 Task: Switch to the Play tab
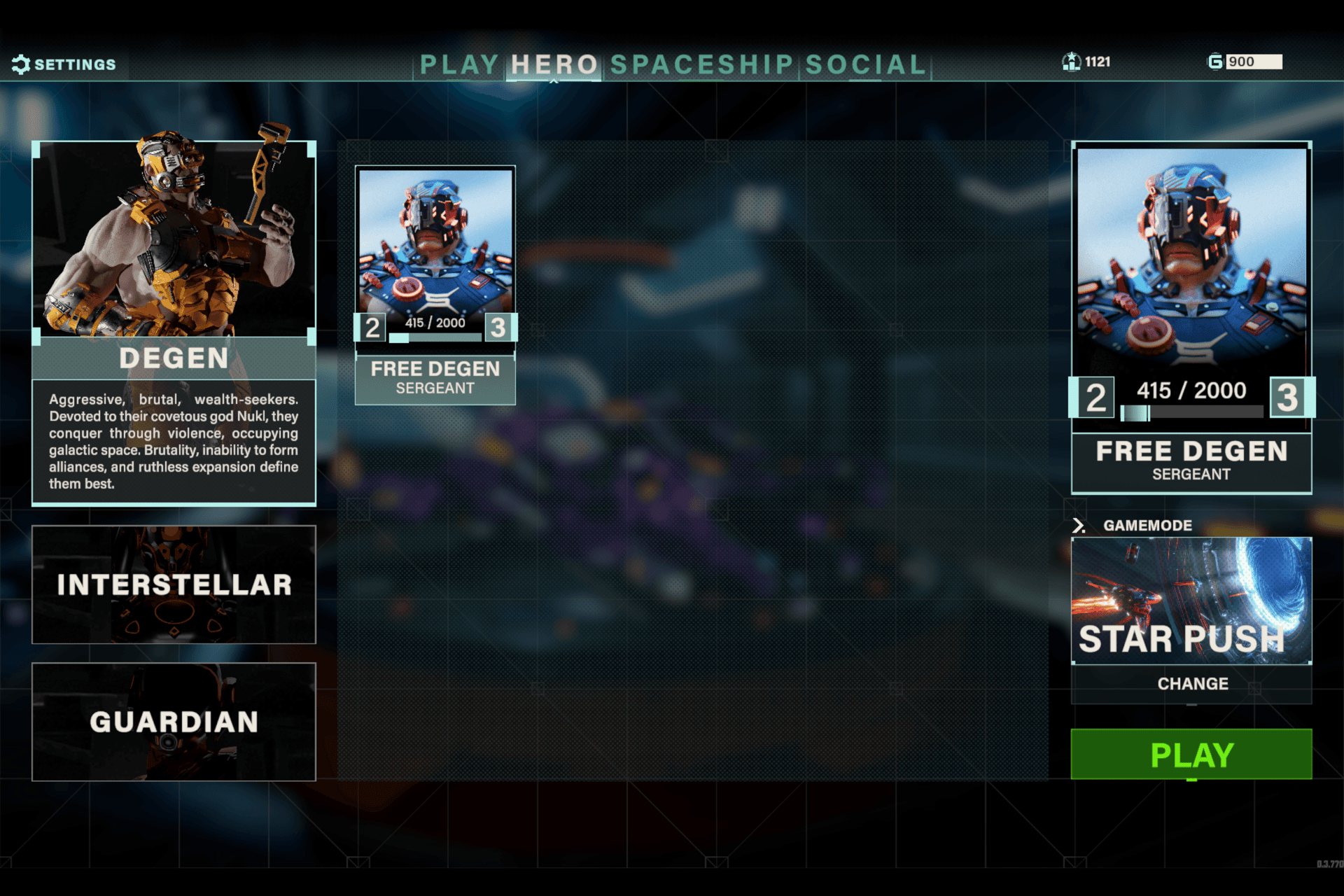(x=459, y=64)
